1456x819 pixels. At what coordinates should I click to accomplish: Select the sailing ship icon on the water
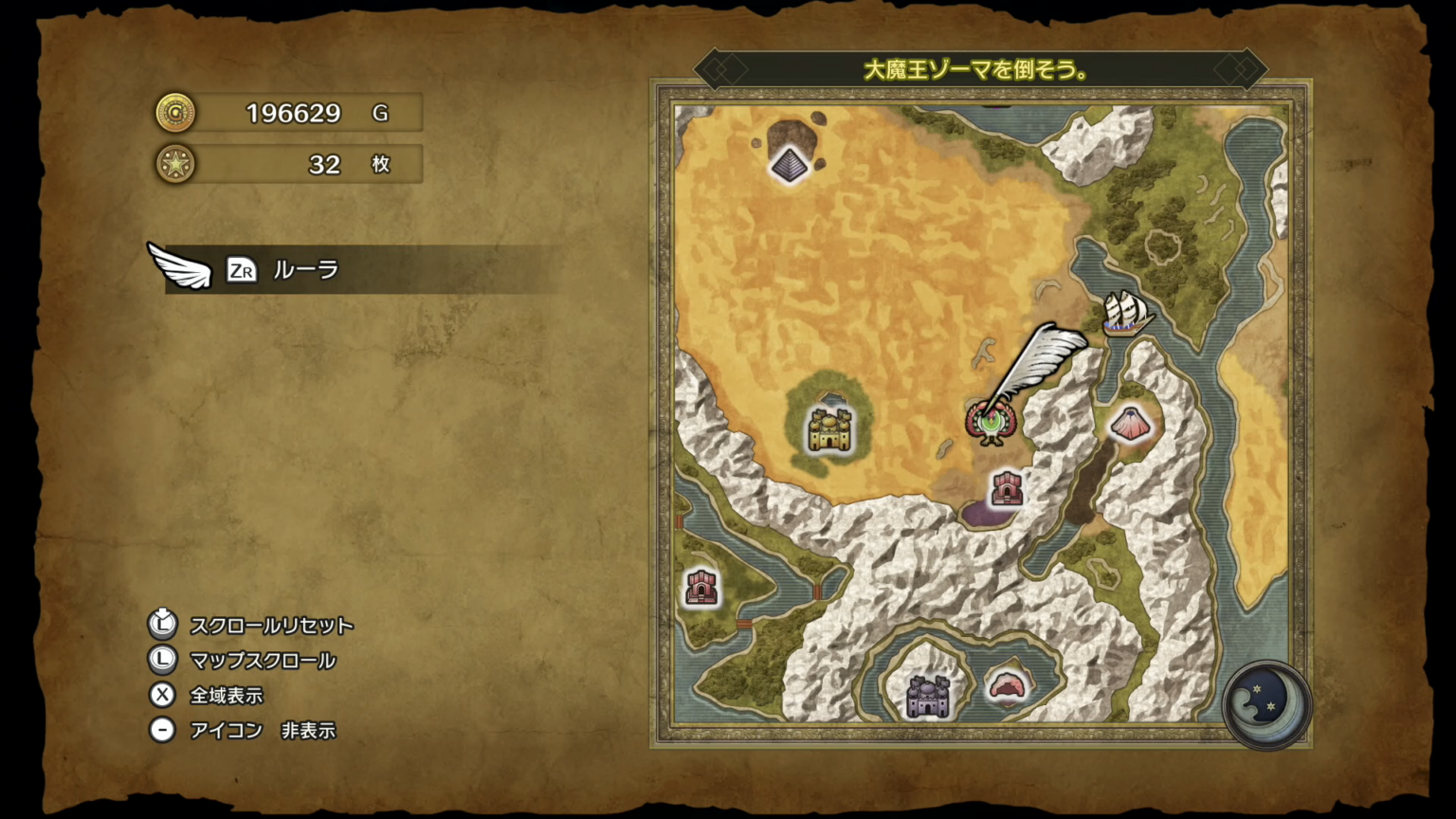[x=1124, y=313]
